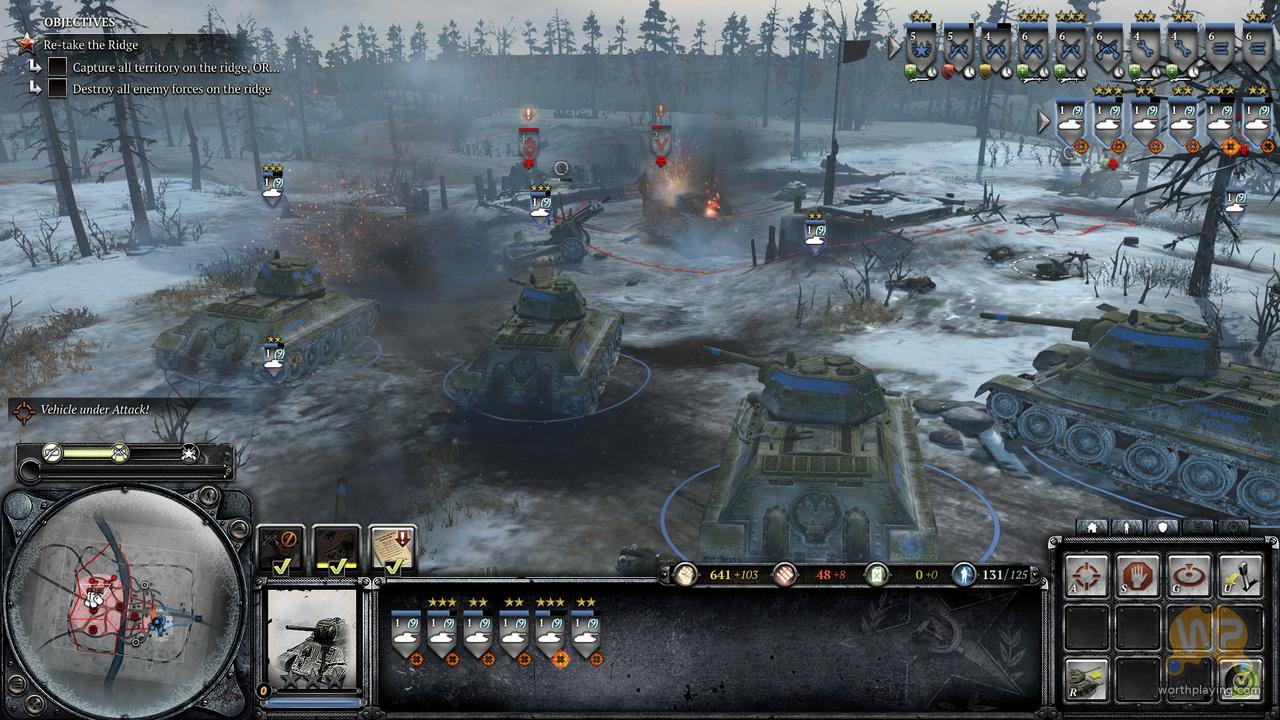This screenshot has width=1280, height=720.
Task: Click the tactical minimap
Action: (125, 600)
